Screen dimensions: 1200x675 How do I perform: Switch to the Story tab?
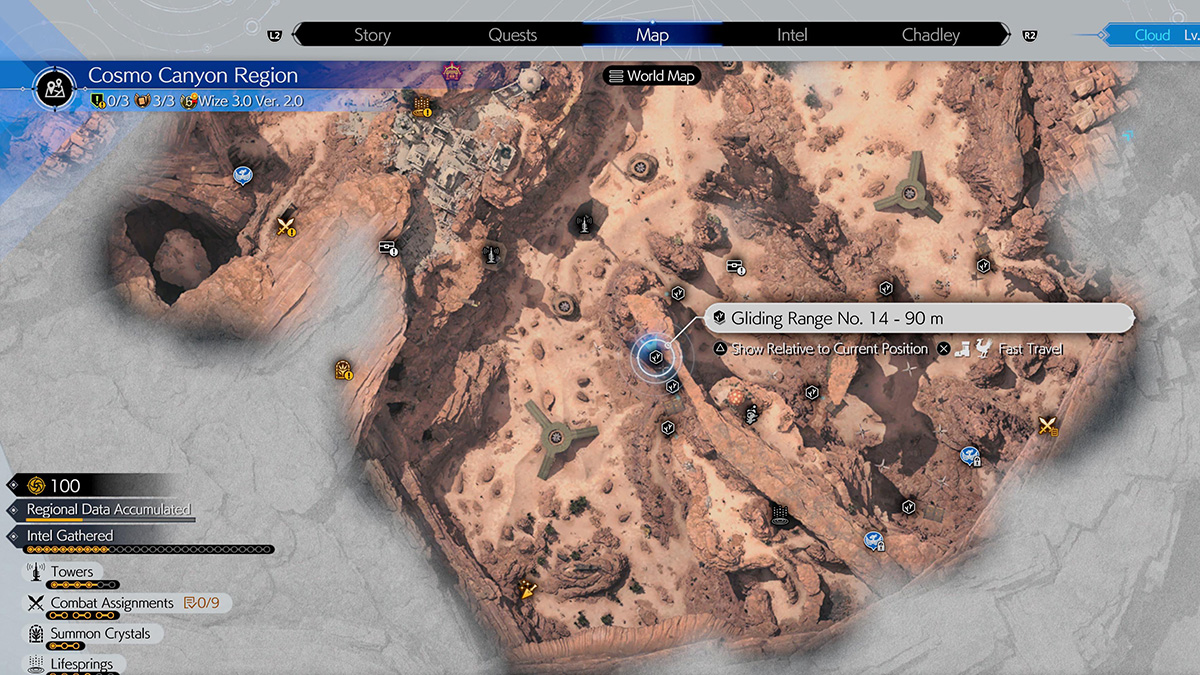click(x=372, y=35)
